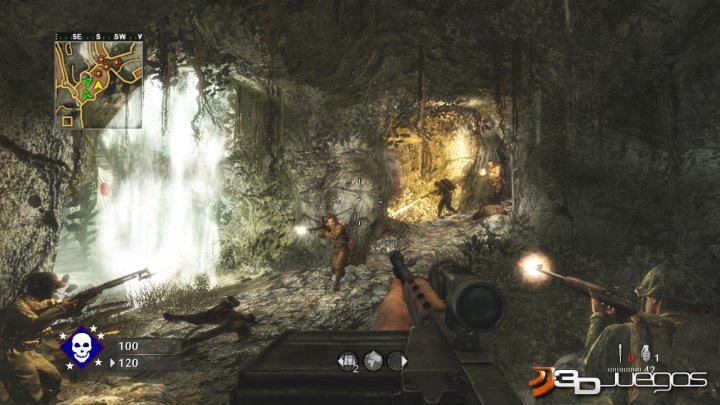Click the middle round inventory icon
Image resolution: width=720 pixels, height=405 pixels.
click(x=373, y=359)
